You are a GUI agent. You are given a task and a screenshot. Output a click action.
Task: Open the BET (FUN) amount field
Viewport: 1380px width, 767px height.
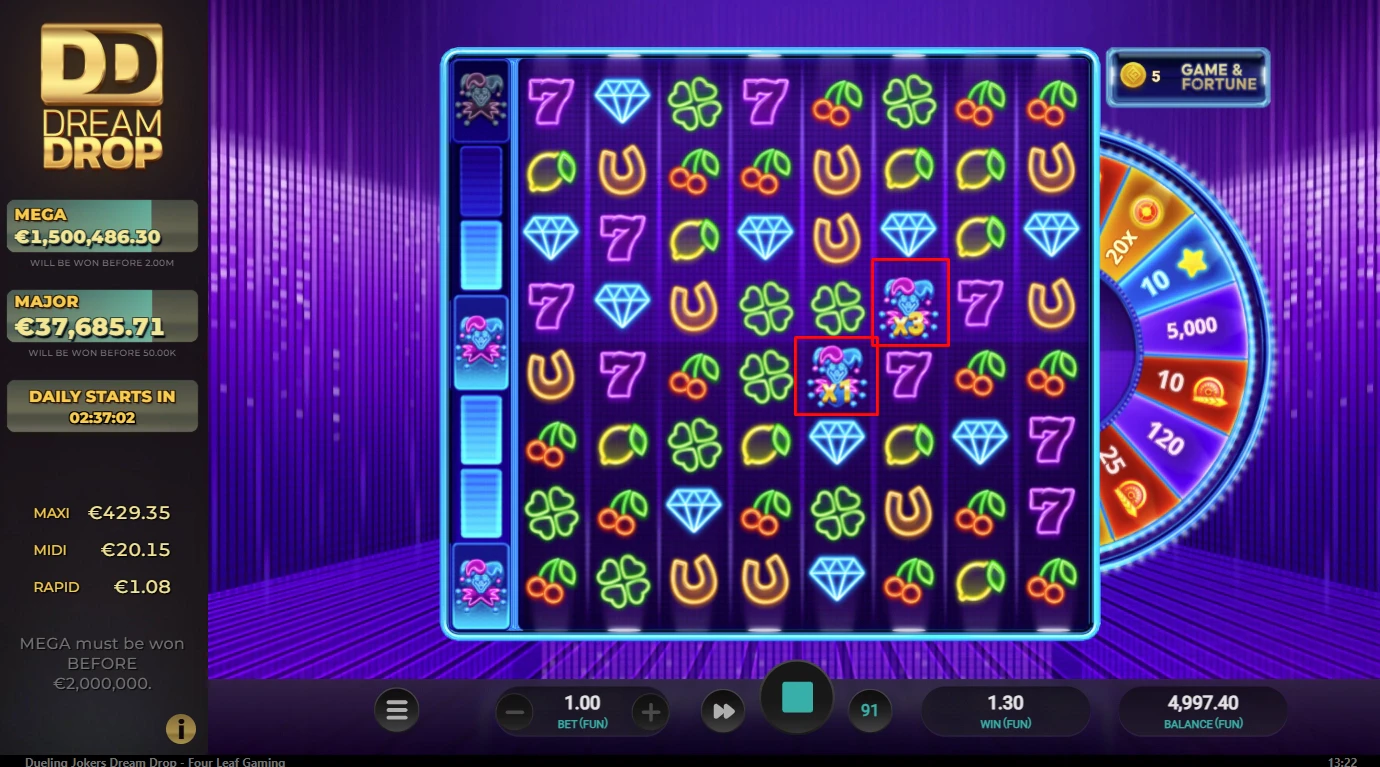point(583,710)
